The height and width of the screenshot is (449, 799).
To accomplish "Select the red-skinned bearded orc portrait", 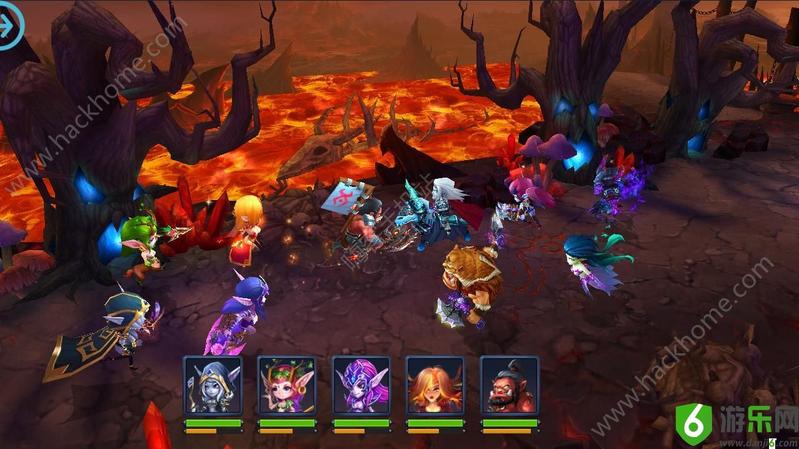I will pos(509,385).
